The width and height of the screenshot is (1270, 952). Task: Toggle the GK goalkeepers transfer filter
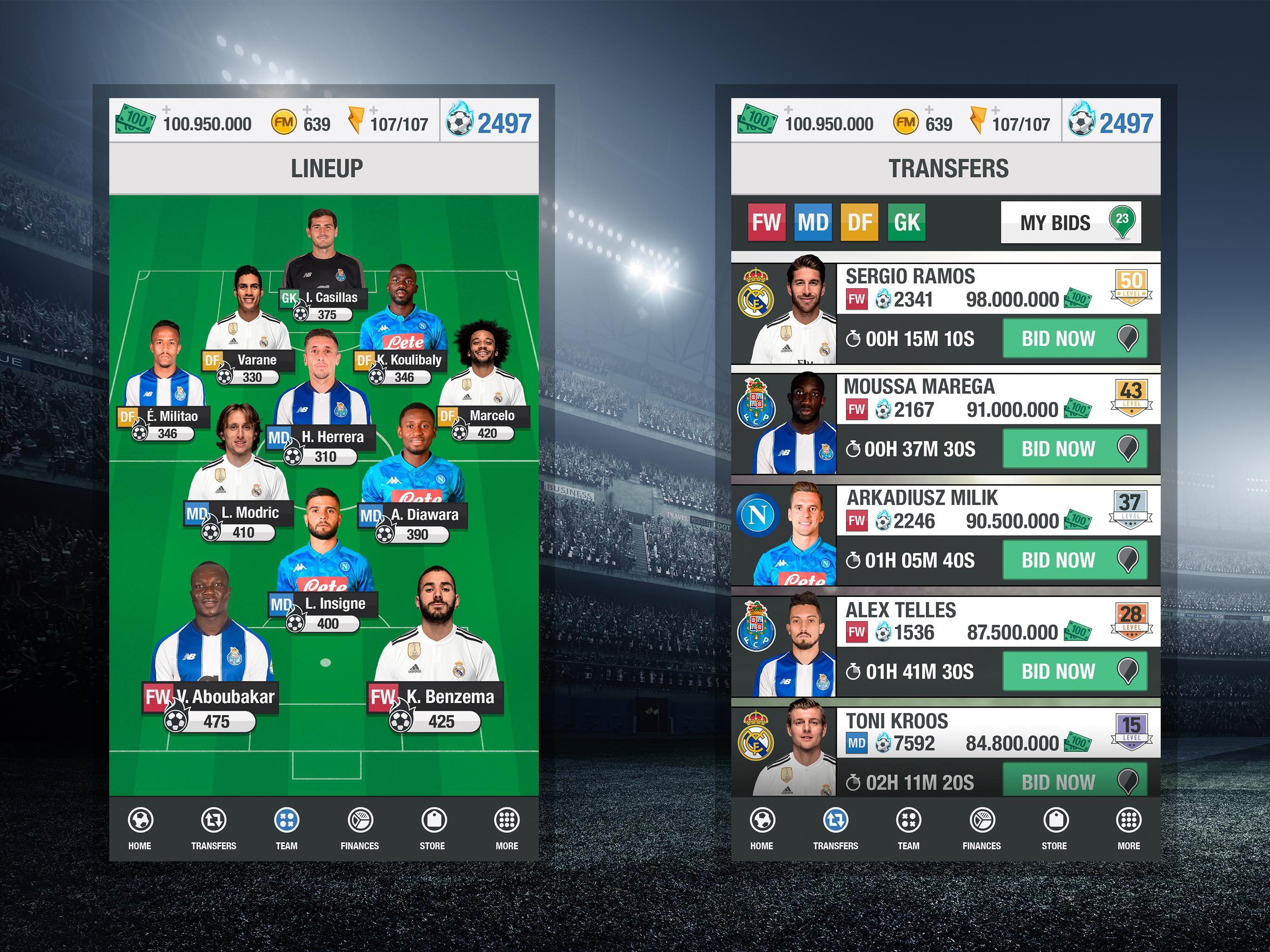coord(906,222)
